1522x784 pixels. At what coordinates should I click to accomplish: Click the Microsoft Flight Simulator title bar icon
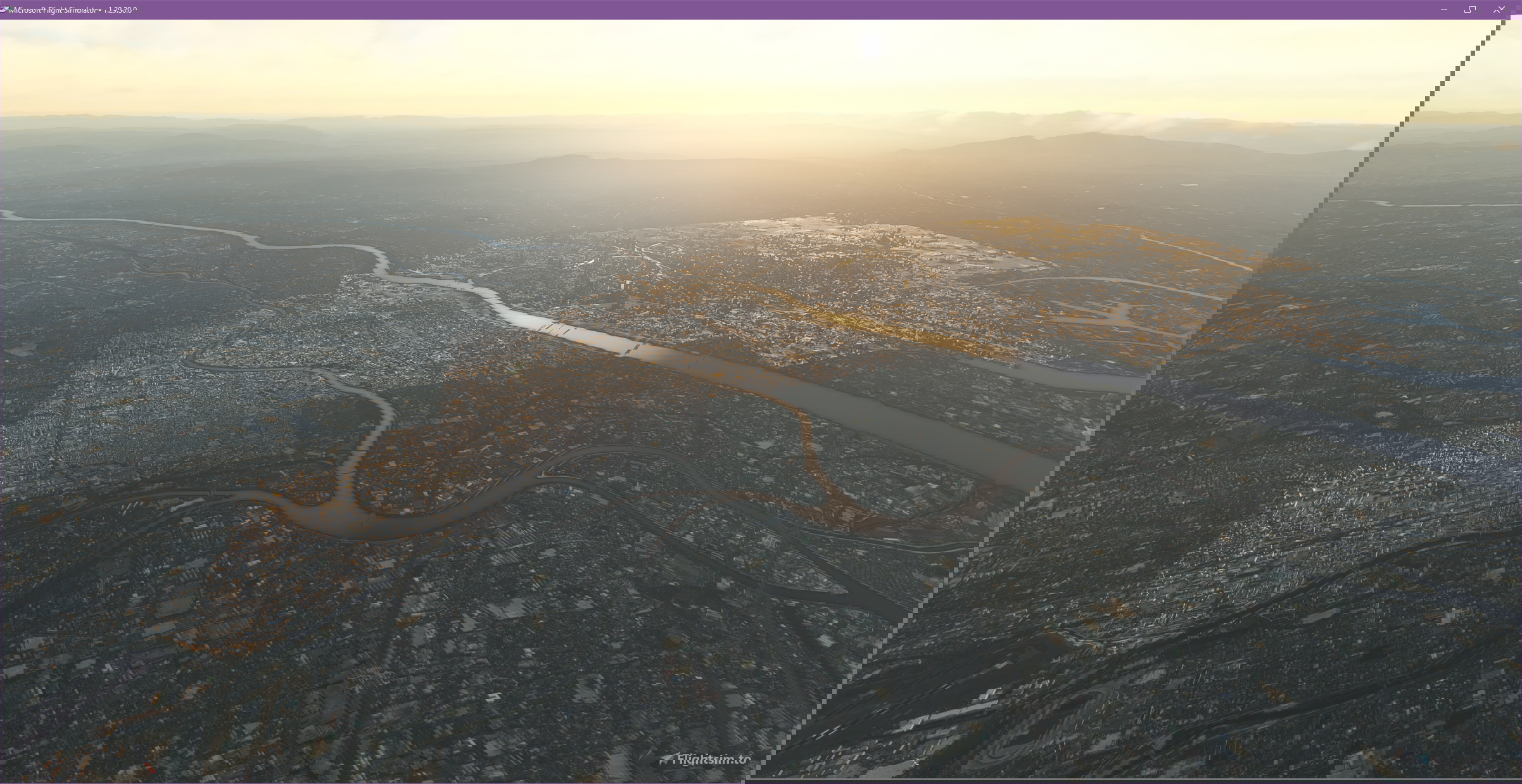[x=5, y=8]
